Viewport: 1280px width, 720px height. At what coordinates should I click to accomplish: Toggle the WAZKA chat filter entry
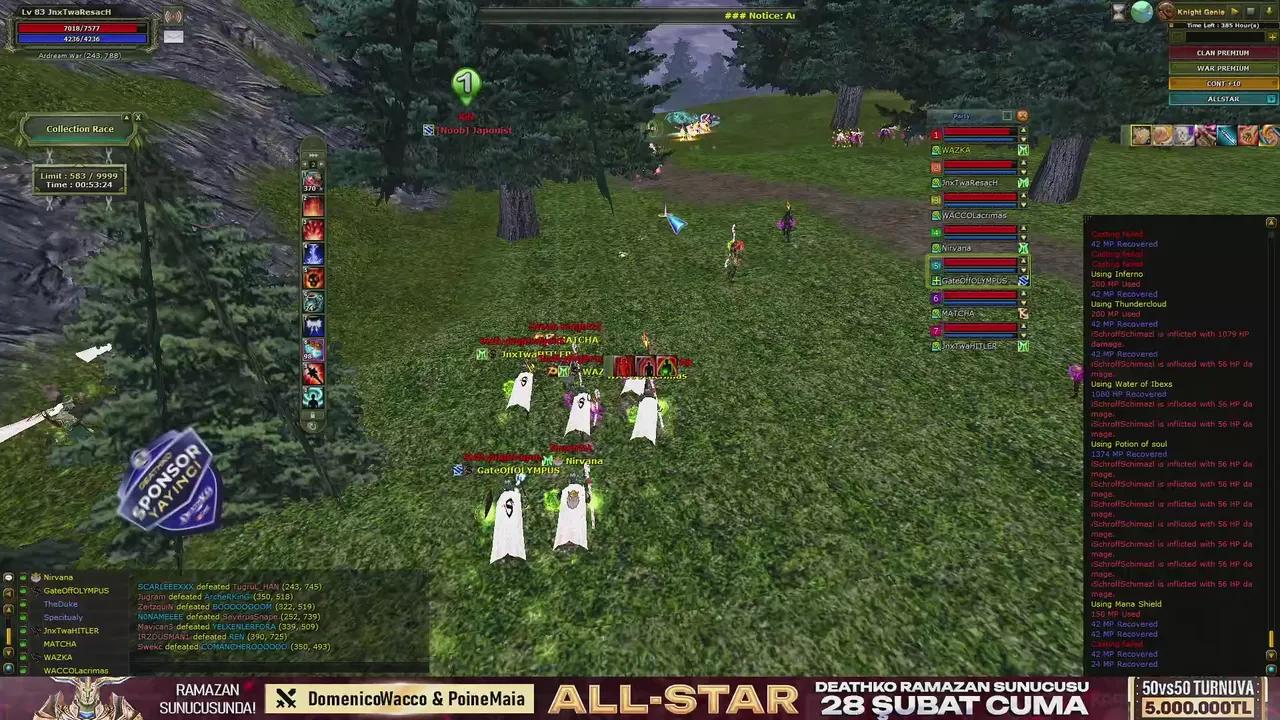click(22, 657)
